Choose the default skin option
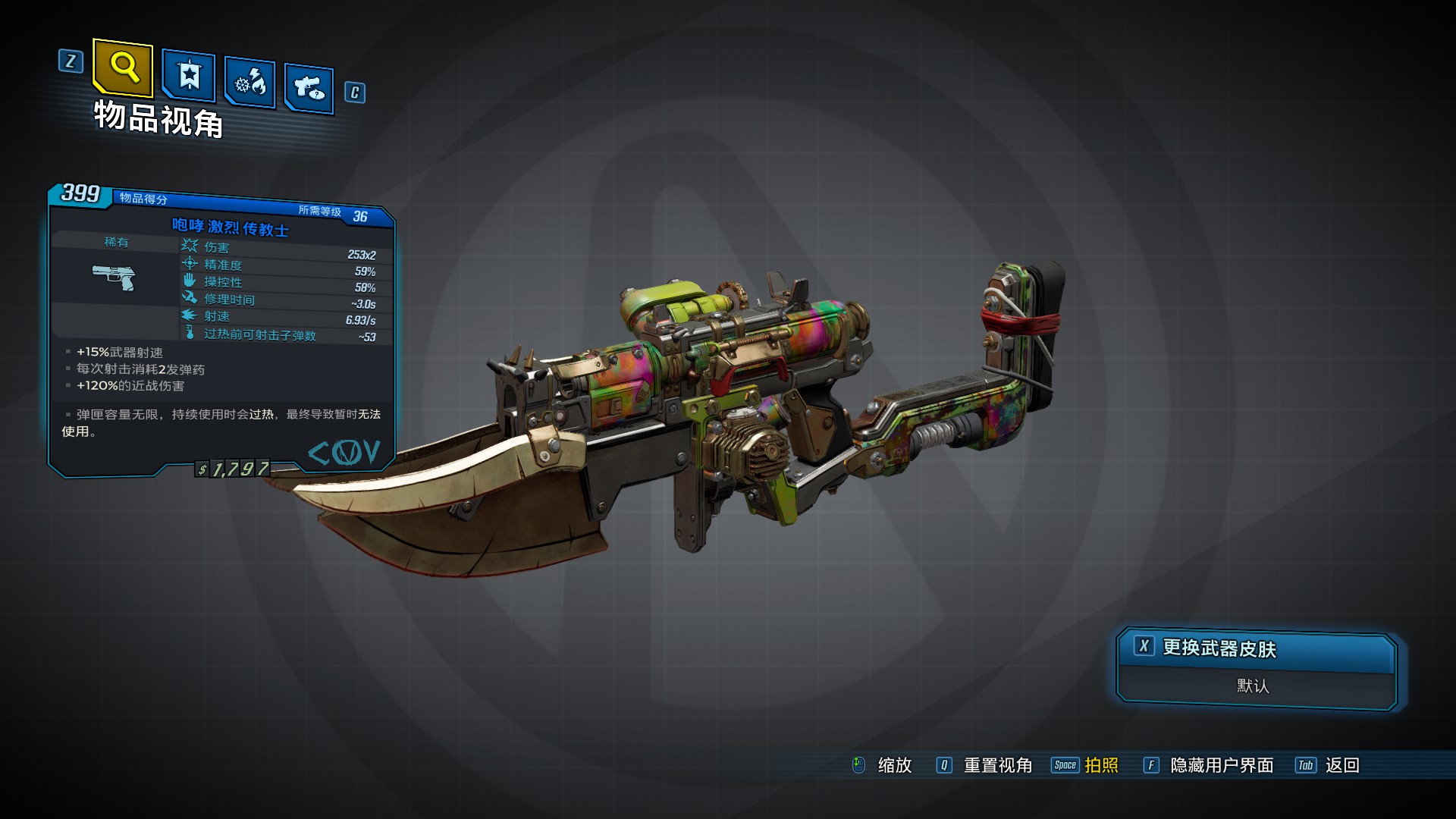The image size is (1456, 819). (x=1253, y=686)
